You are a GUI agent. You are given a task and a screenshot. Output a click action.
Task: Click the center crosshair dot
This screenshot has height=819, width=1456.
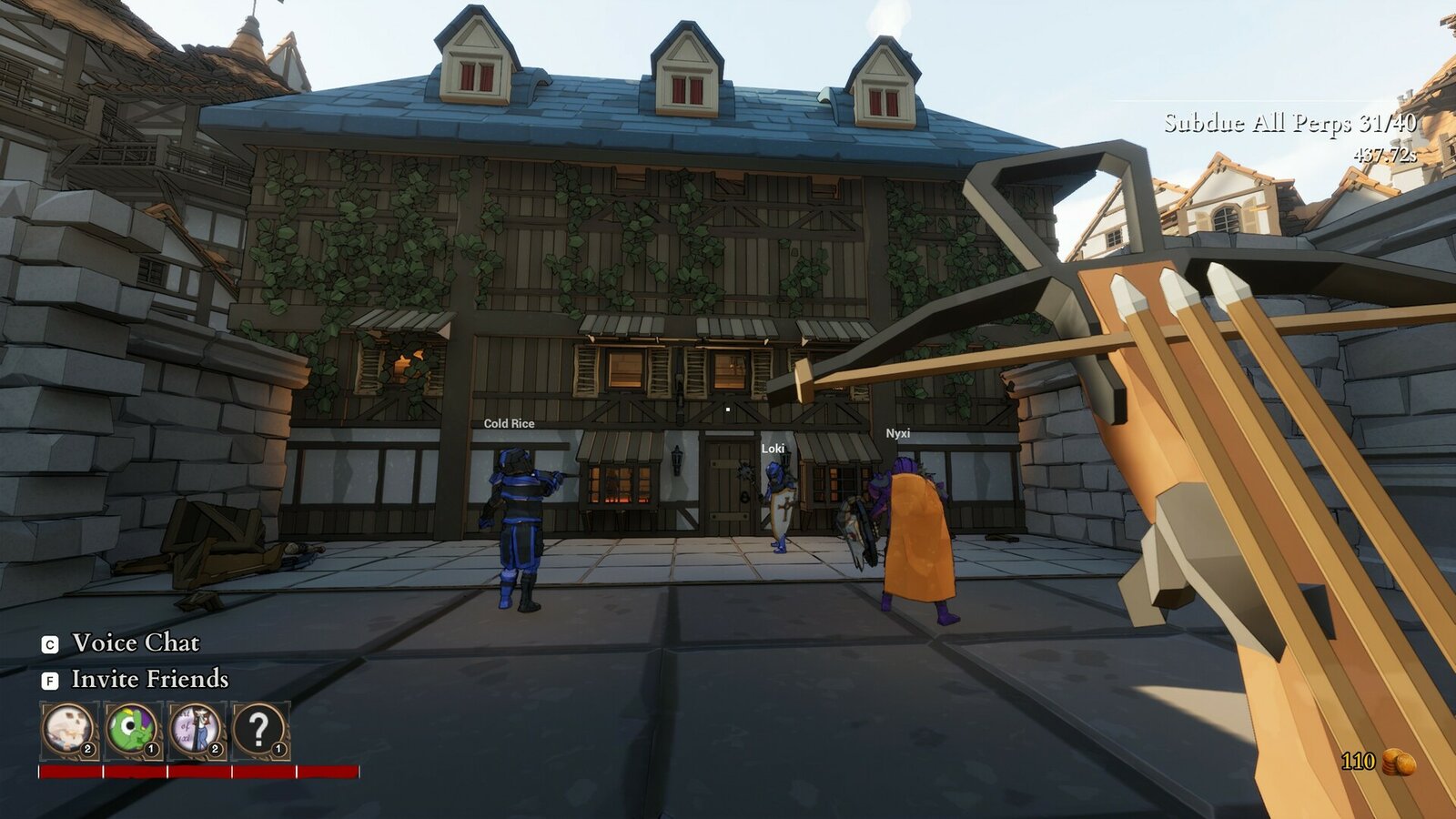pos(728,409)
